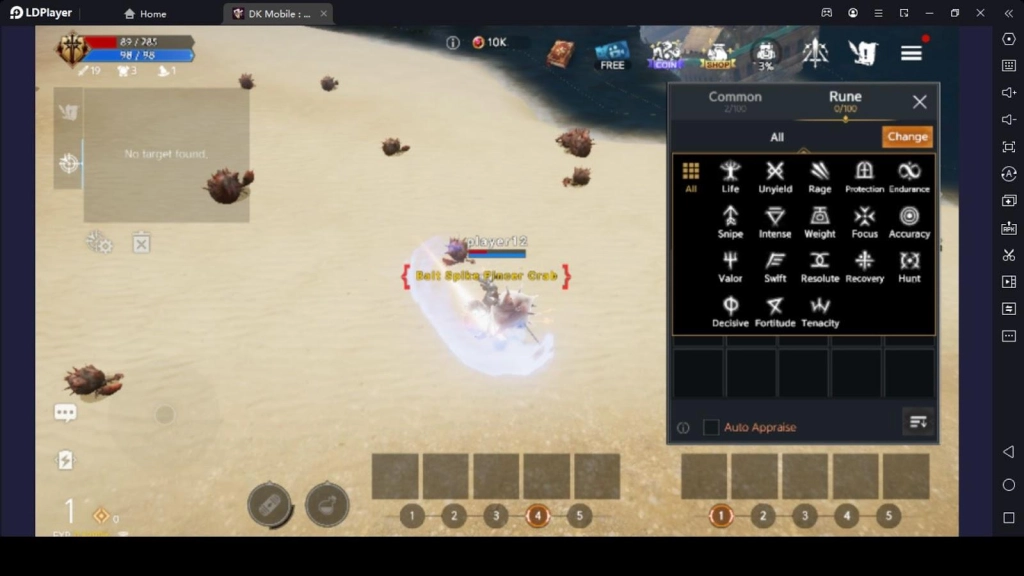Screen dimensions: 1024x576
Task: Open the hamburger main menu
Action: 911,54
